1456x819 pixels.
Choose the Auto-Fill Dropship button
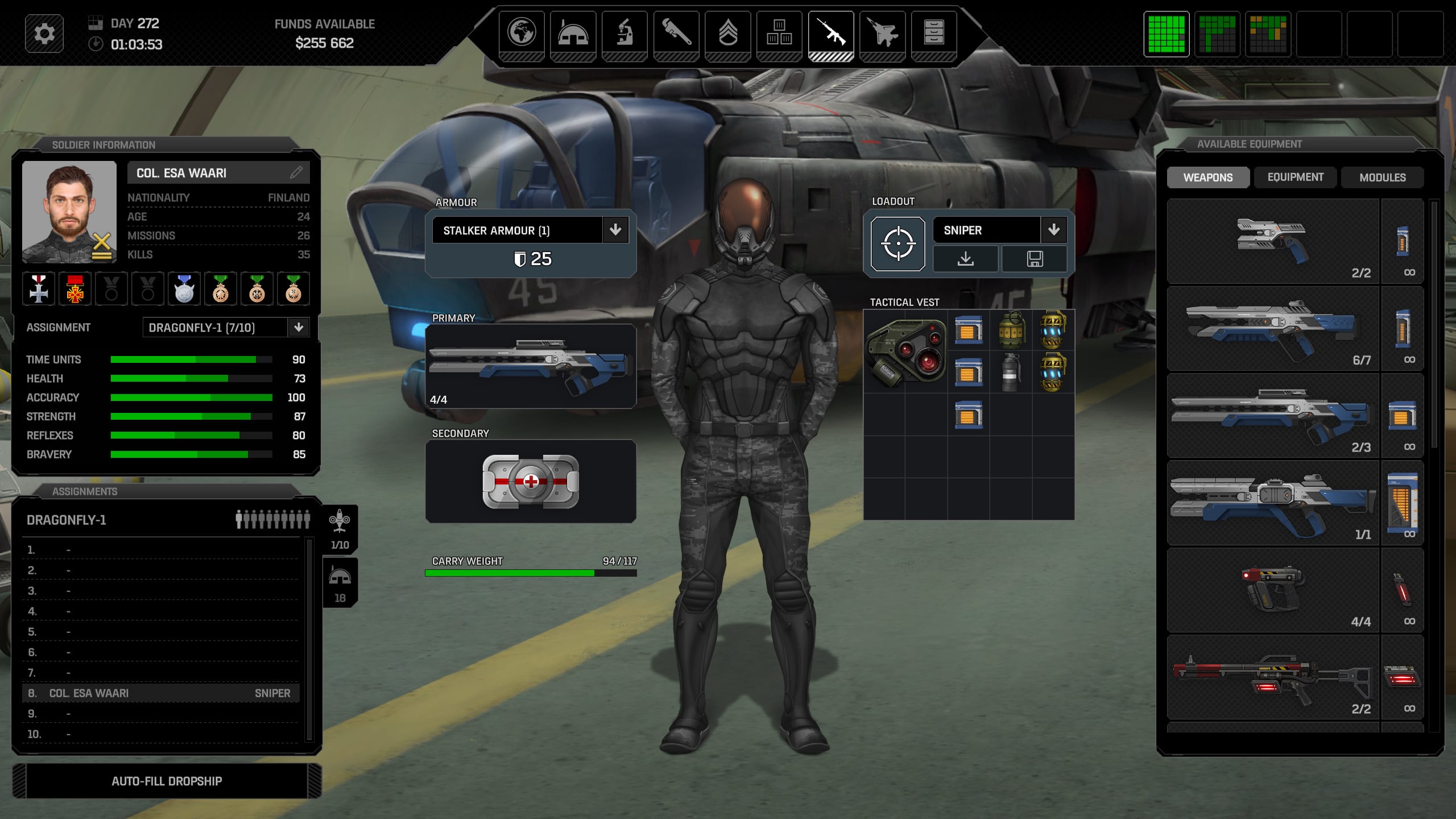pyautogui.click(x=167, y=781)
